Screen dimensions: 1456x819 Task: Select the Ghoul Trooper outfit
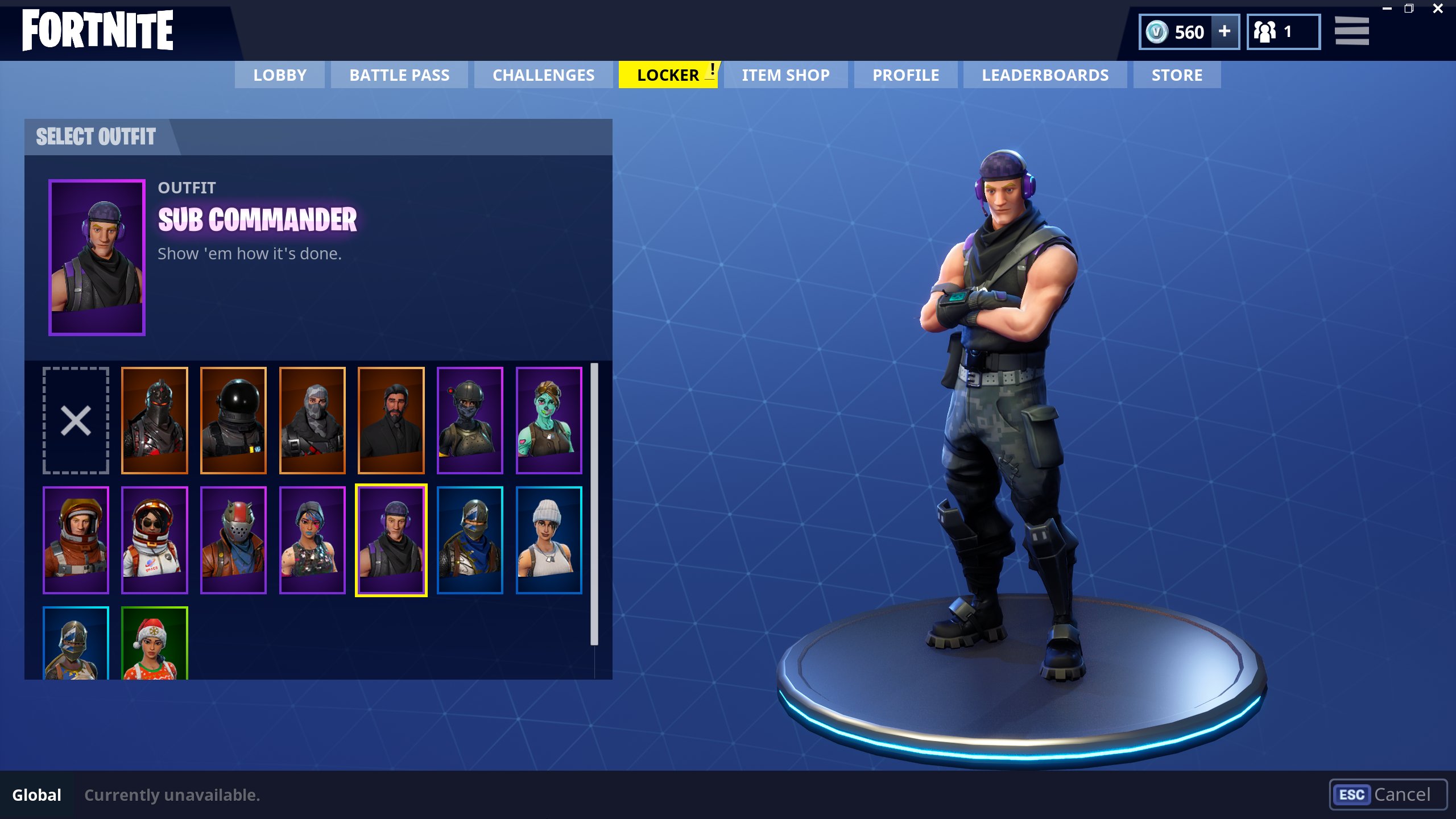click(550, 419)
